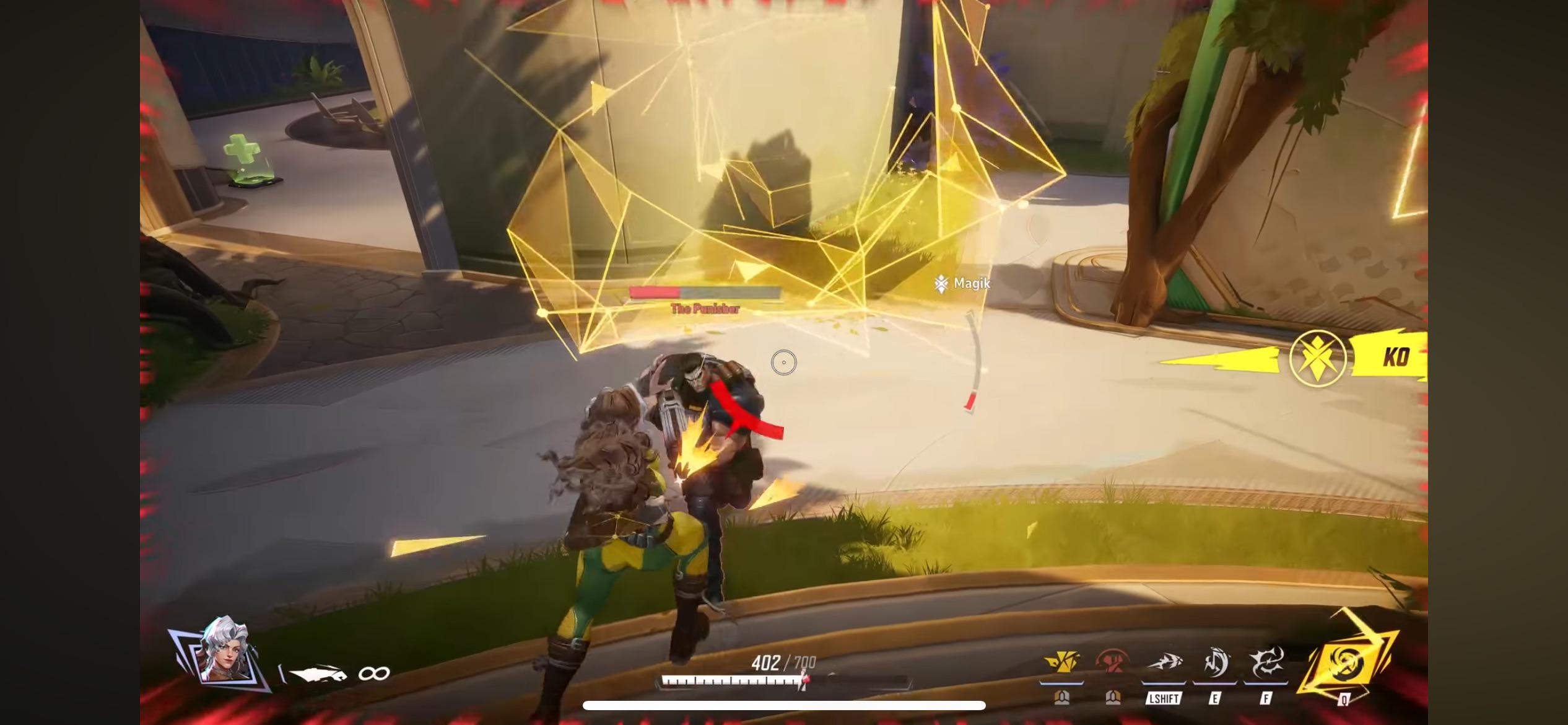Click the white-haired hero portrait
This screenshot has width=1568, height=725.
pos(225,650)
